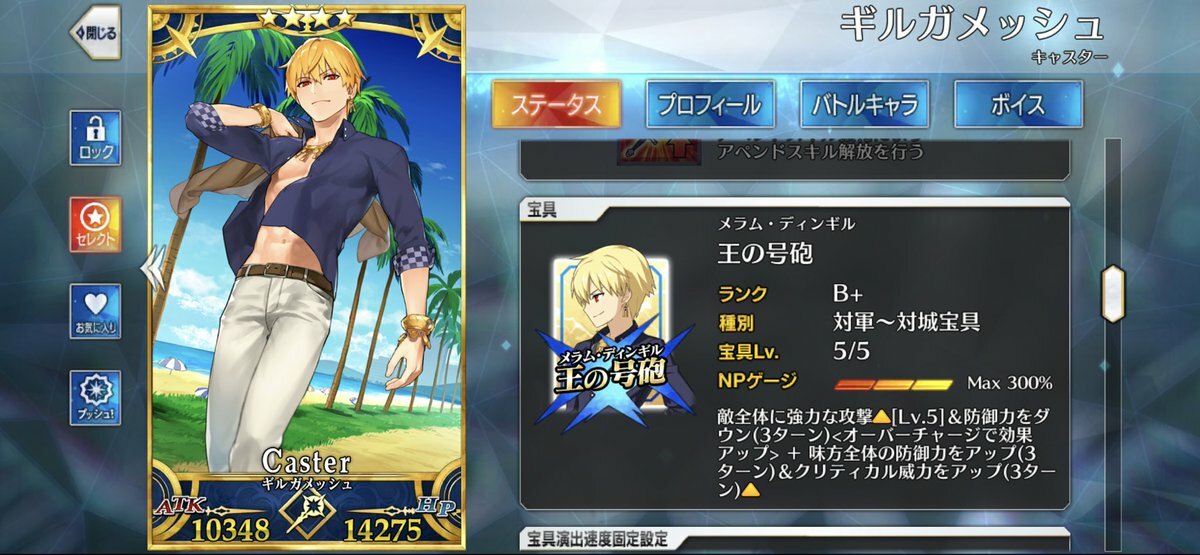Show the バトルキャラ tab

(864, 104)
